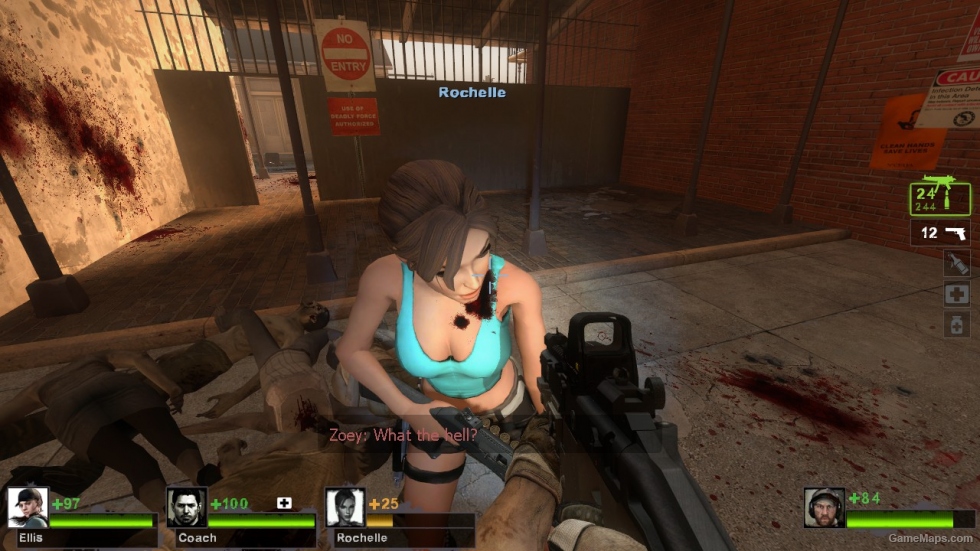This screenshot has height=551, width=980.
Task: Click Rochelle's teammate portrait
Action: pyautogui.click(x=345, y=507)
